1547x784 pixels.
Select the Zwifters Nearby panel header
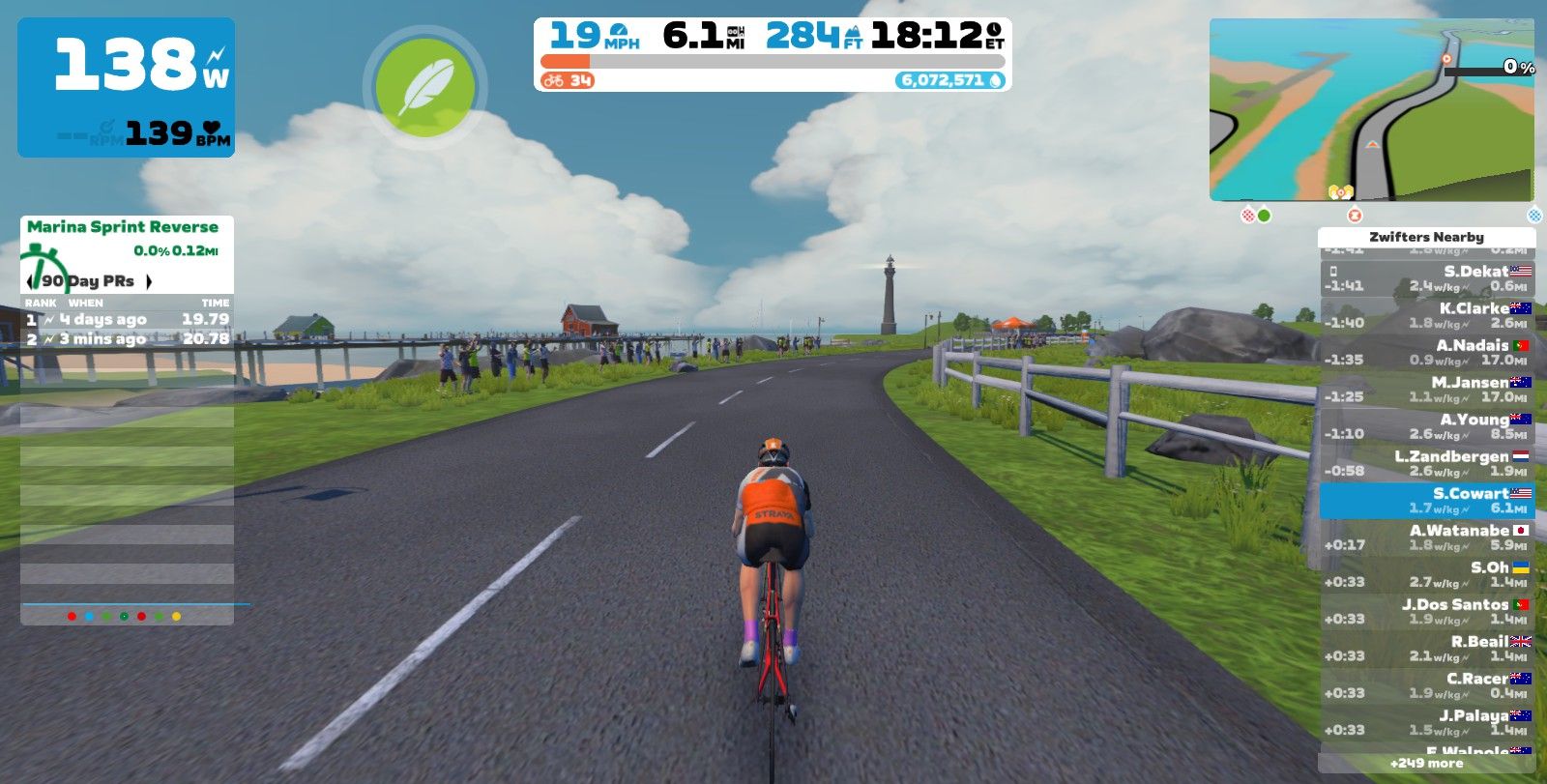click(1426, 236)
